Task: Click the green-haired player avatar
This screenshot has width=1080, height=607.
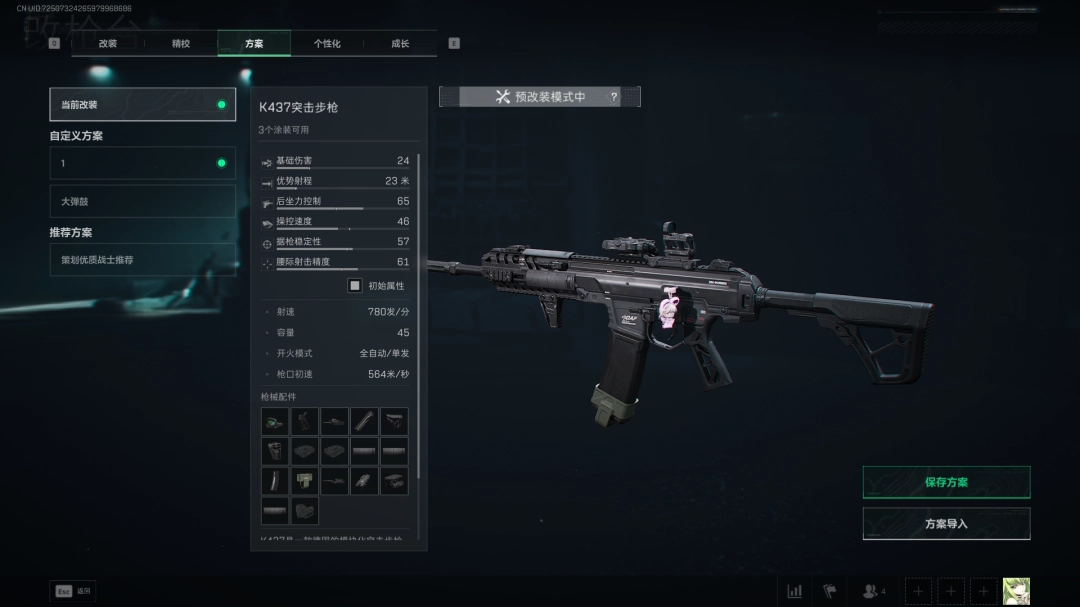Action: 1016,591
